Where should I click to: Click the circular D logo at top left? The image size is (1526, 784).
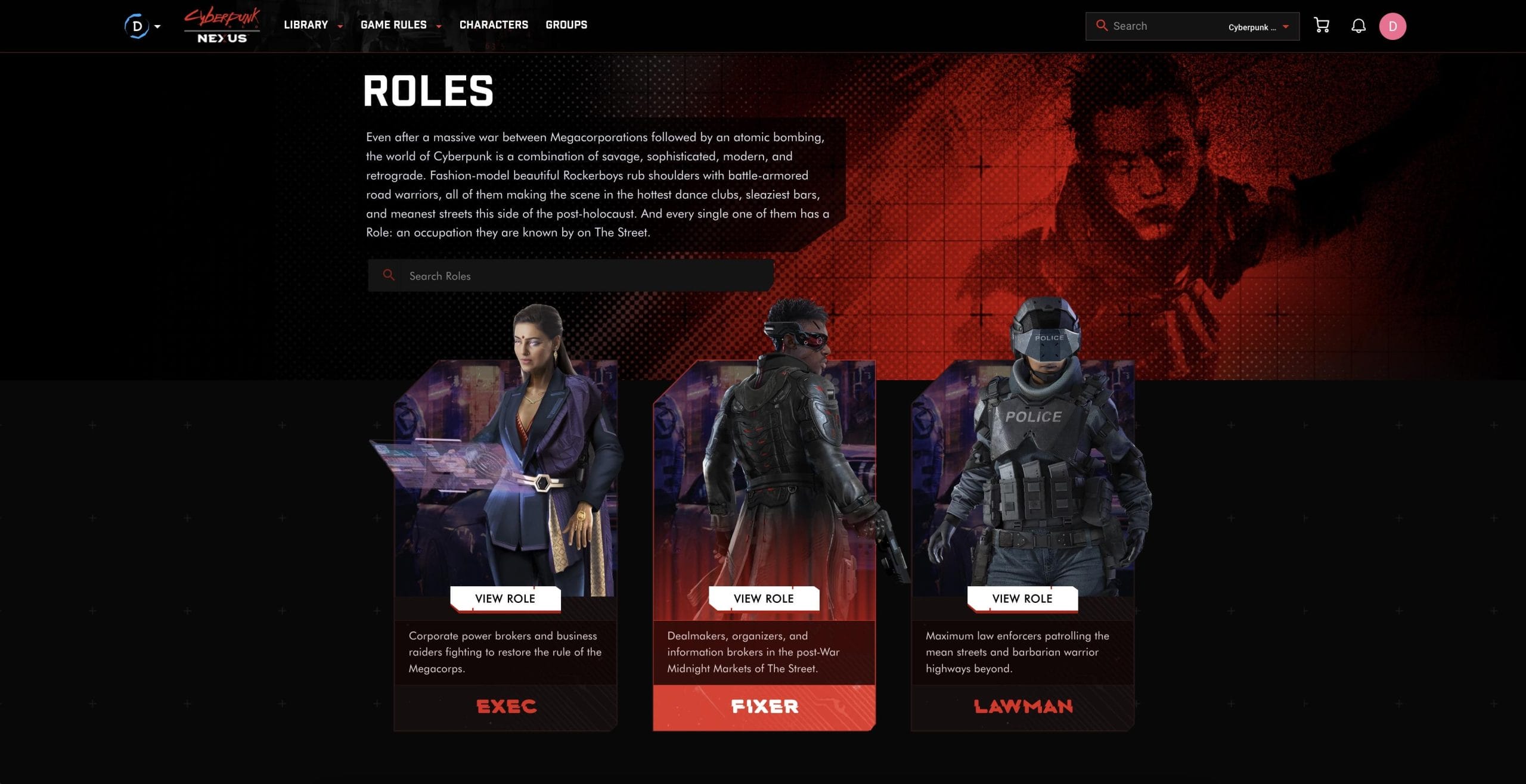coord(137,25)
